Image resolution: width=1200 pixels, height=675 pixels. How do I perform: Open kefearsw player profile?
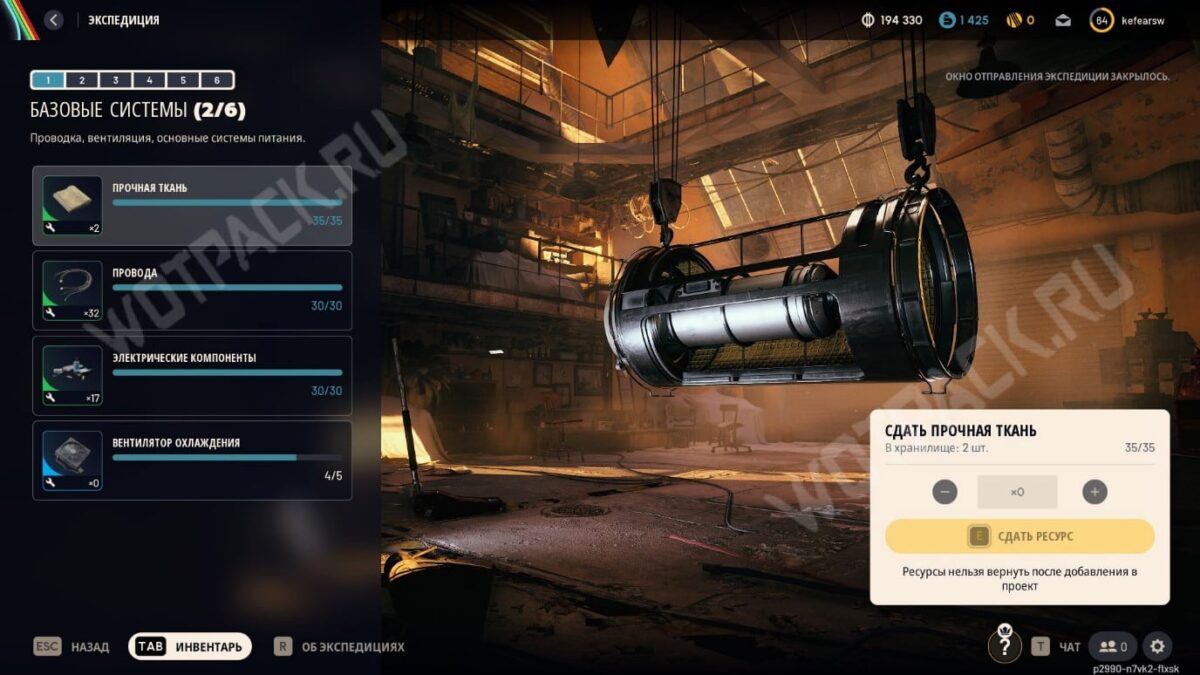pyautogui.click(x=1132, y=20)
